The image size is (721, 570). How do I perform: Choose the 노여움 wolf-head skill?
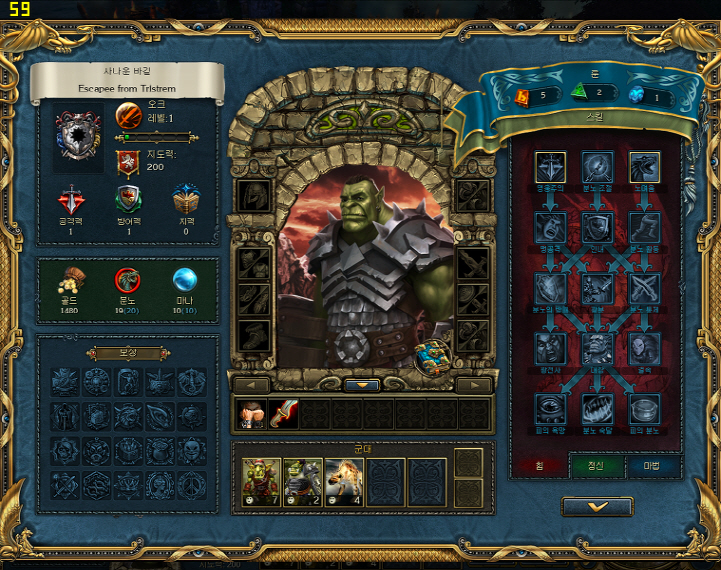tap(643, 168)
